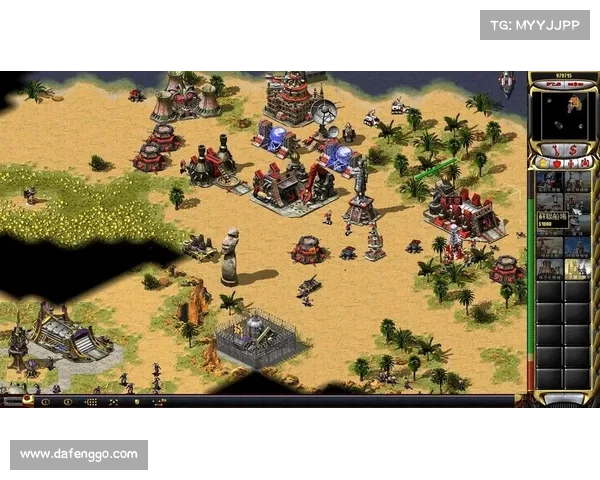Switch to the defenses build tab
The width and height of the screenshot is (600, 480).
point(556,163)
